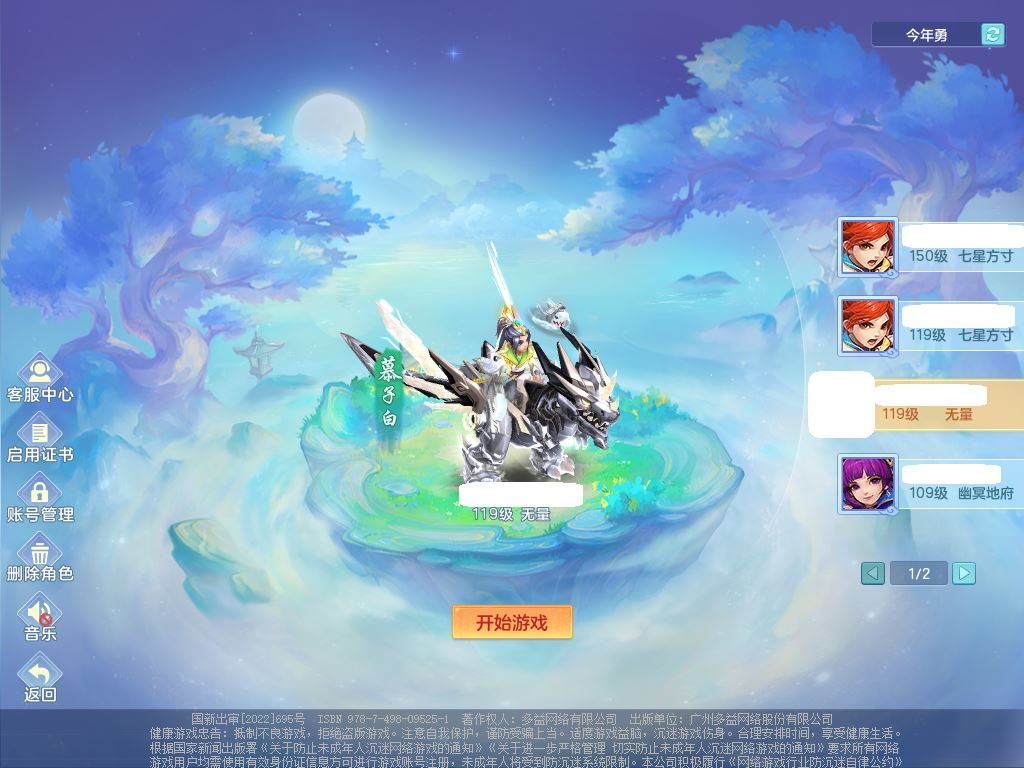Go to next character page

pyautogui.click(x=963, y=573)
